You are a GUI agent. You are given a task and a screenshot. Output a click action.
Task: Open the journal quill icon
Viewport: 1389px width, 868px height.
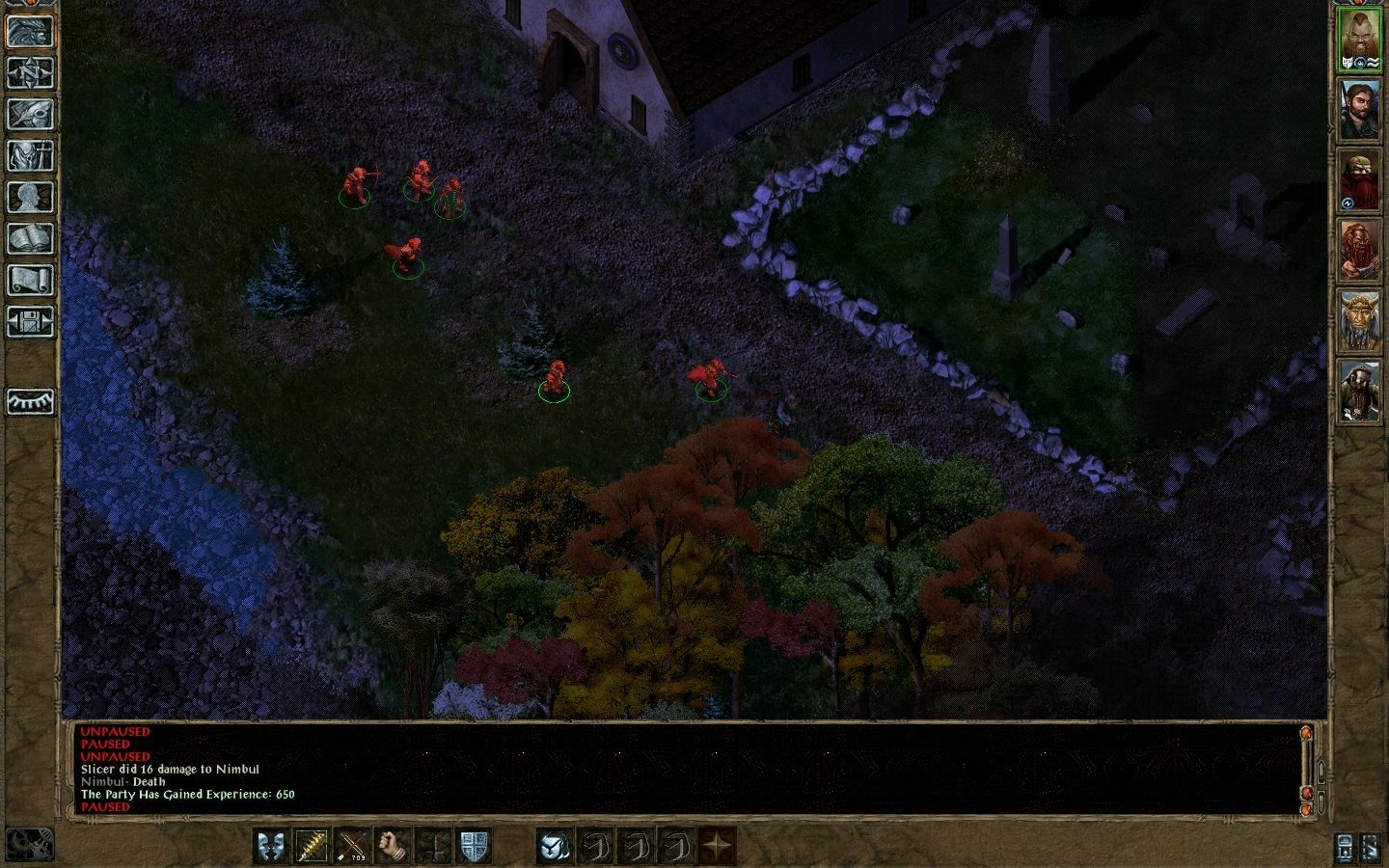[x=30, y=114]
